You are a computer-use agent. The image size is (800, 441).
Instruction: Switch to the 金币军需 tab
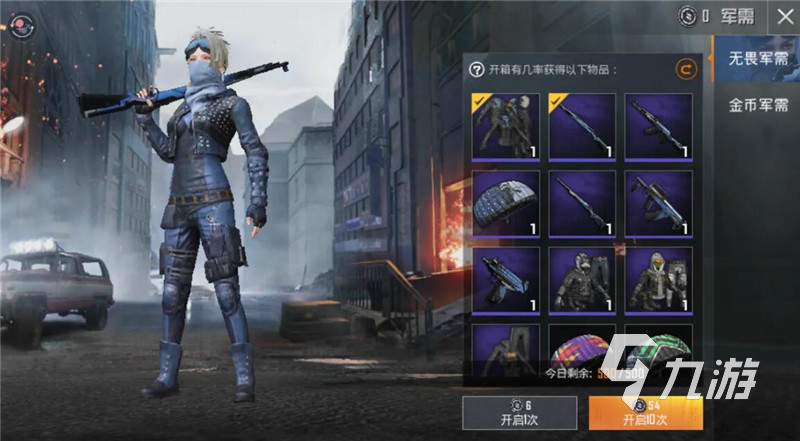click(x=756, y=104)
